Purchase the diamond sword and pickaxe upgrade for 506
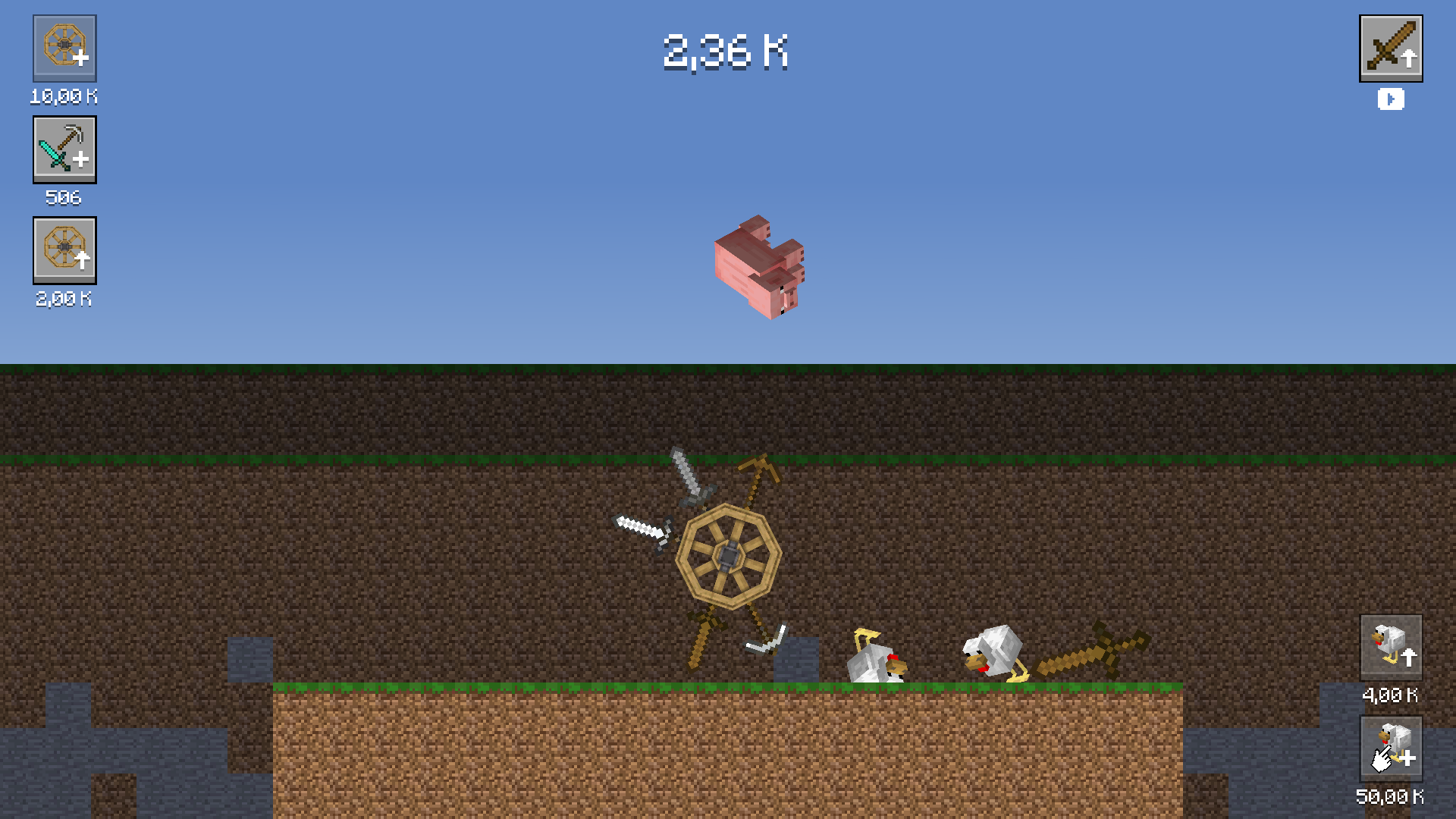This screenshot has height=819, width=1456. point(64,149)
